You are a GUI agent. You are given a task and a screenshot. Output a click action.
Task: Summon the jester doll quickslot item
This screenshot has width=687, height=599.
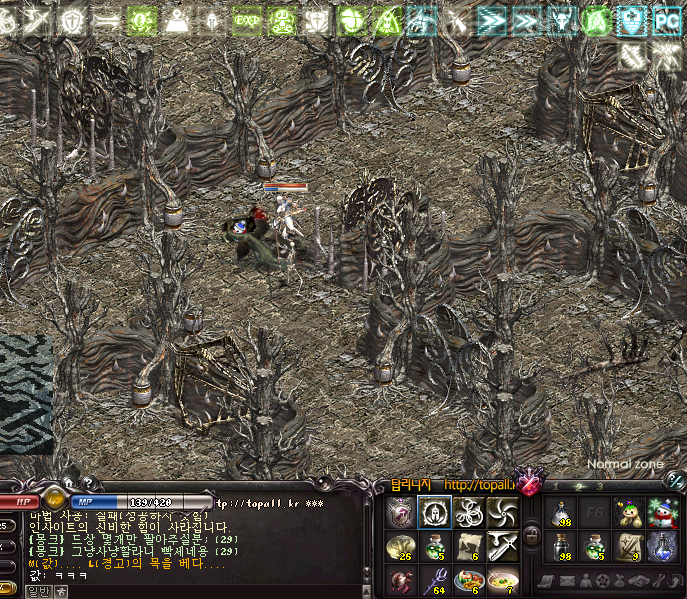pos(627,513)
